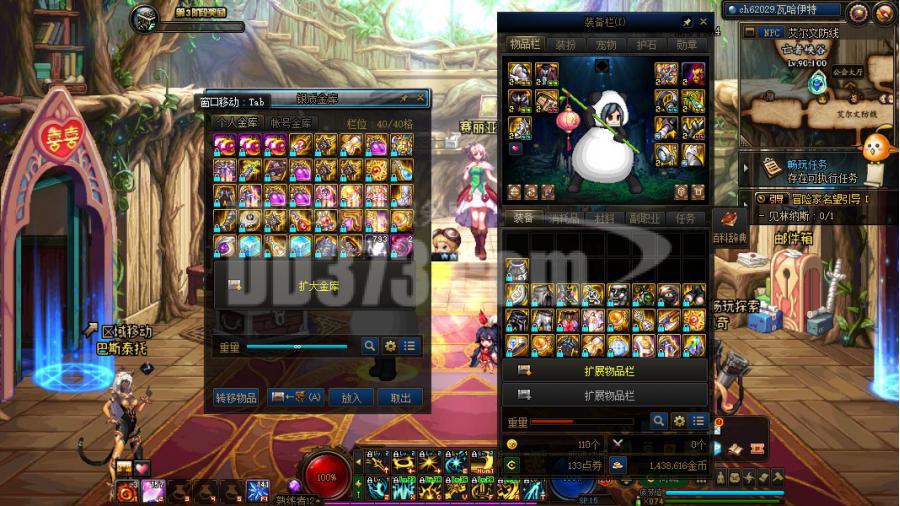Switch to the 消耗品 consumables tab
900x506 pixels.
(x=564, y=218)
